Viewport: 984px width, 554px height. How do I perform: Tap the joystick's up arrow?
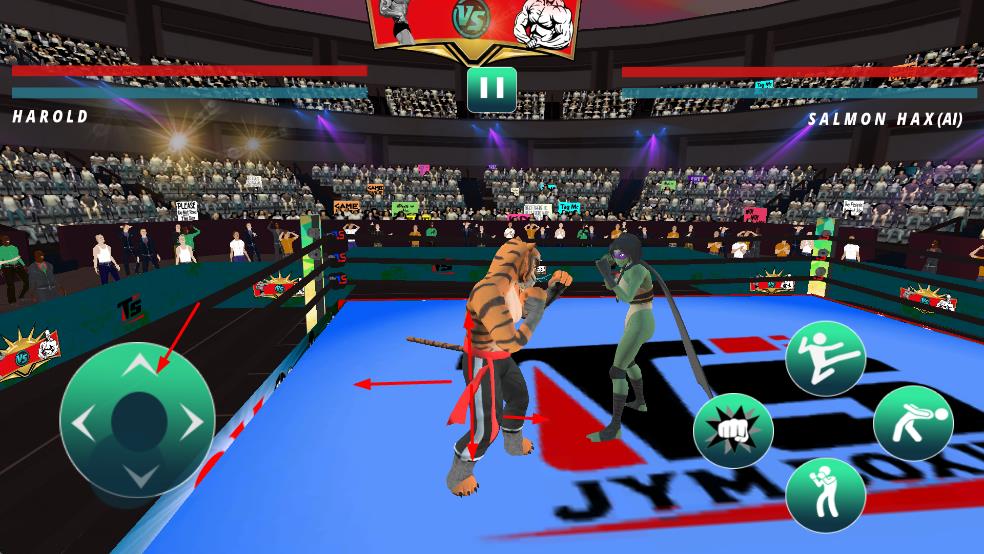pyautogui.click(x=138, y=366)
